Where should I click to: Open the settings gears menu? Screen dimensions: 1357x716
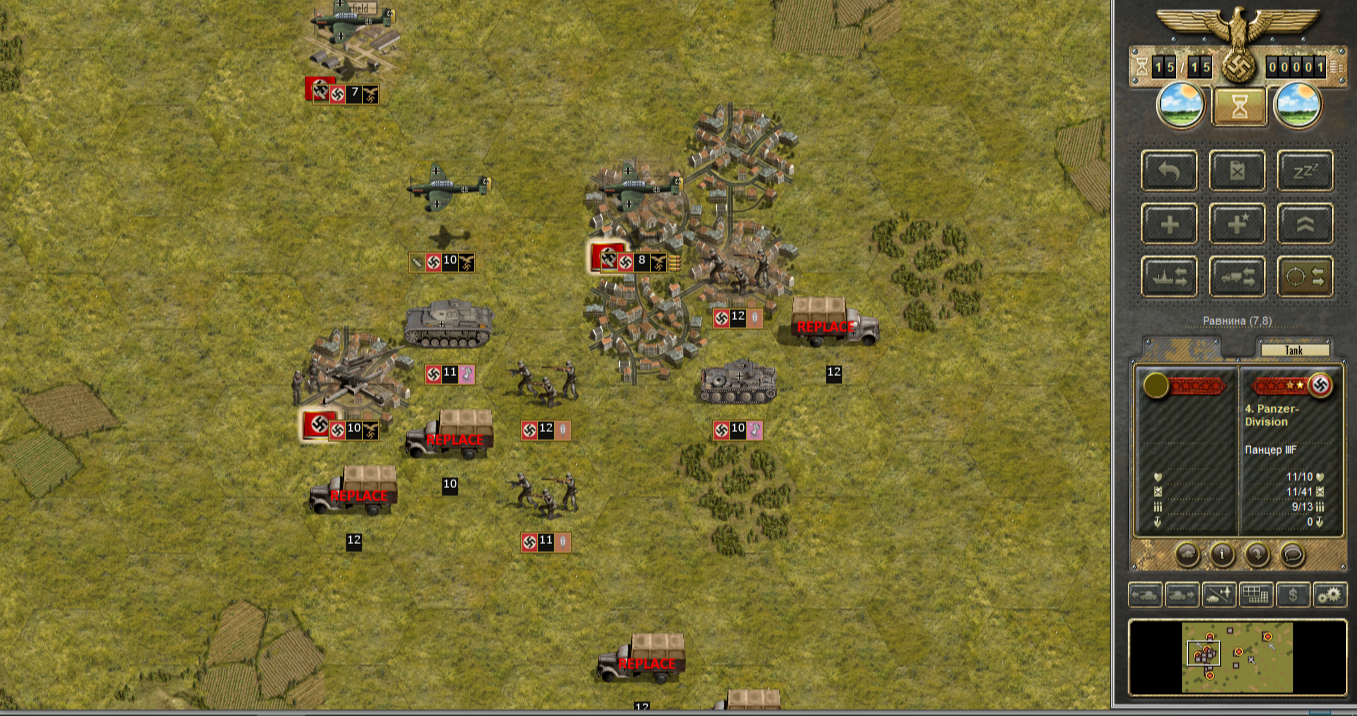click(x=1330, y=595)
